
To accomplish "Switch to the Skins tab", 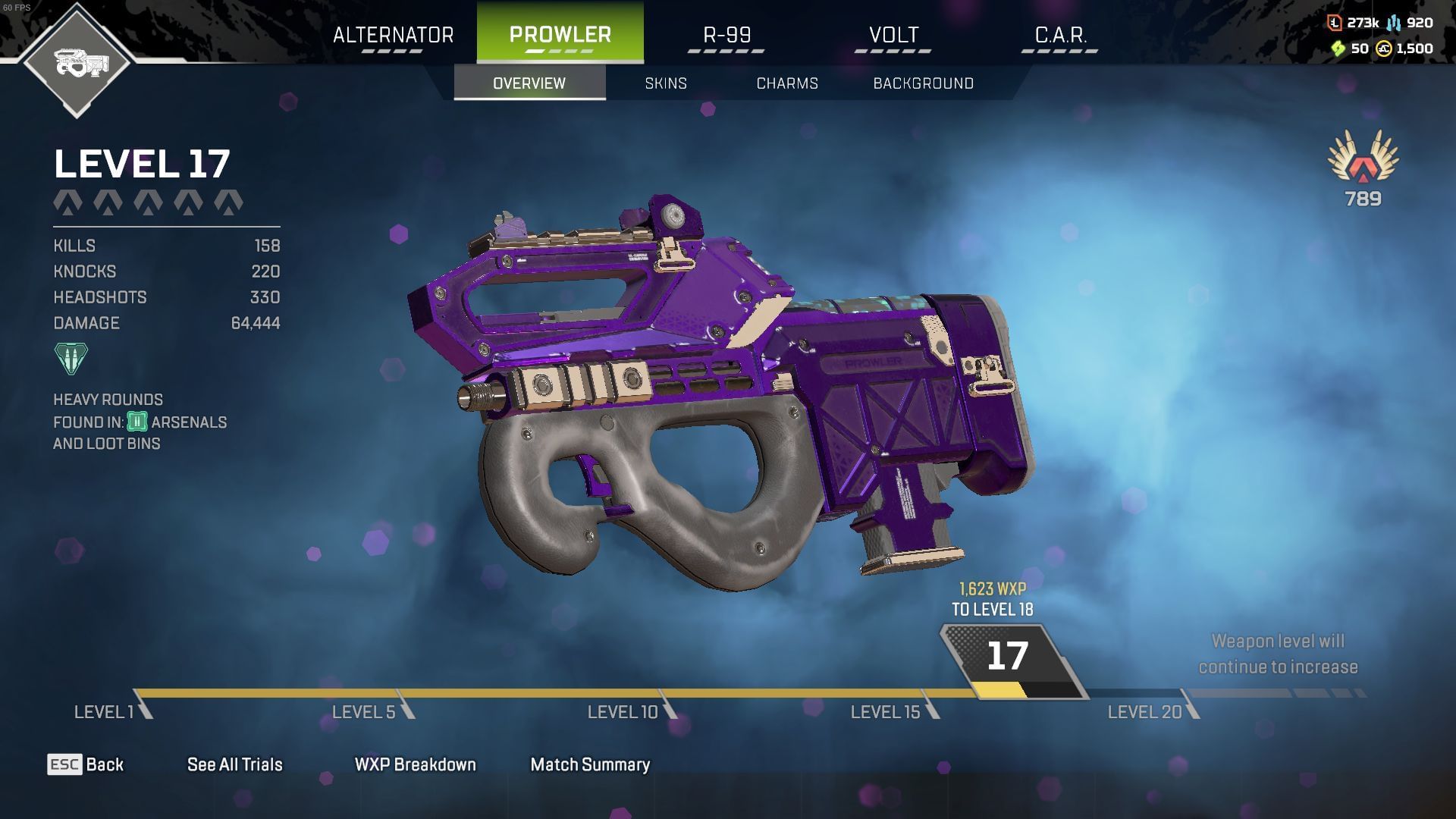I will [666, 83].
